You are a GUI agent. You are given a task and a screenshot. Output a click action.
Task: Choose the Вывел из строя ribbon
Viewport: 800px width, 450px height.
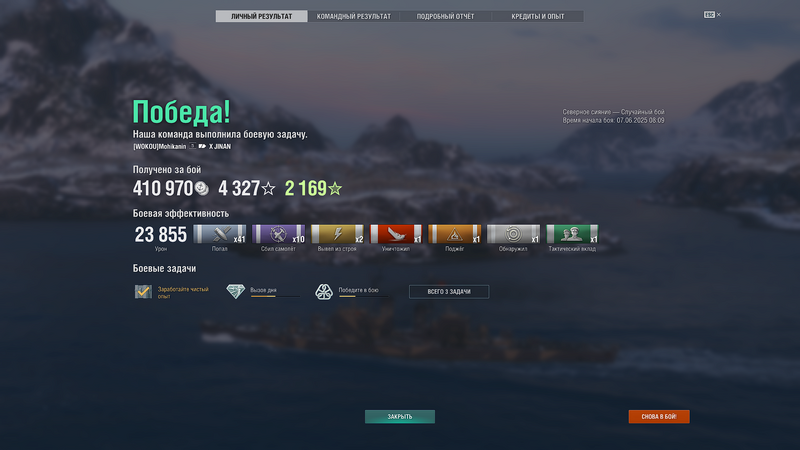point(337,234)
